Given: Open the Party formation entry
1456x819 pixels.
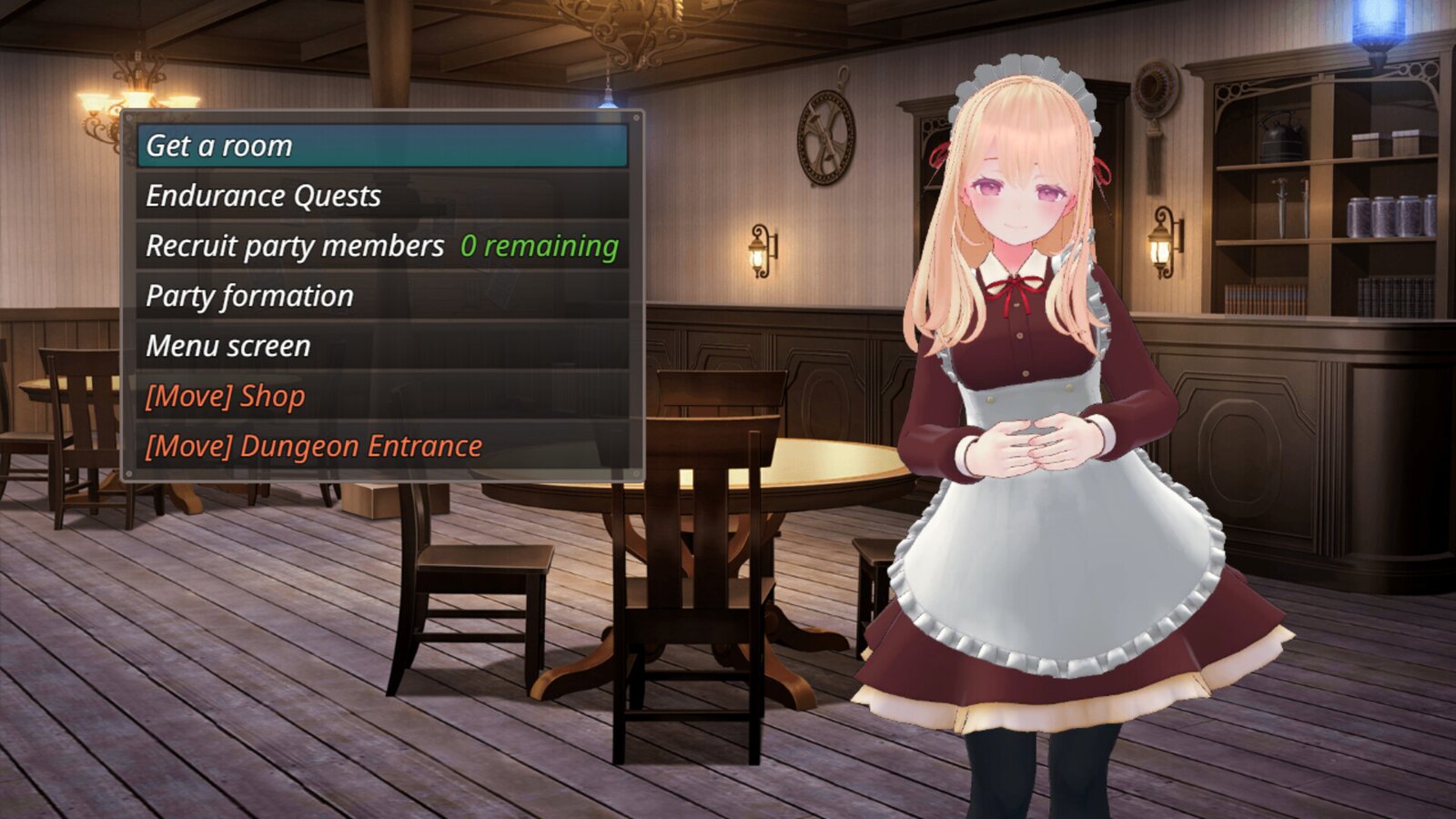Looking at the screenshot, I should tap(382, 296).
